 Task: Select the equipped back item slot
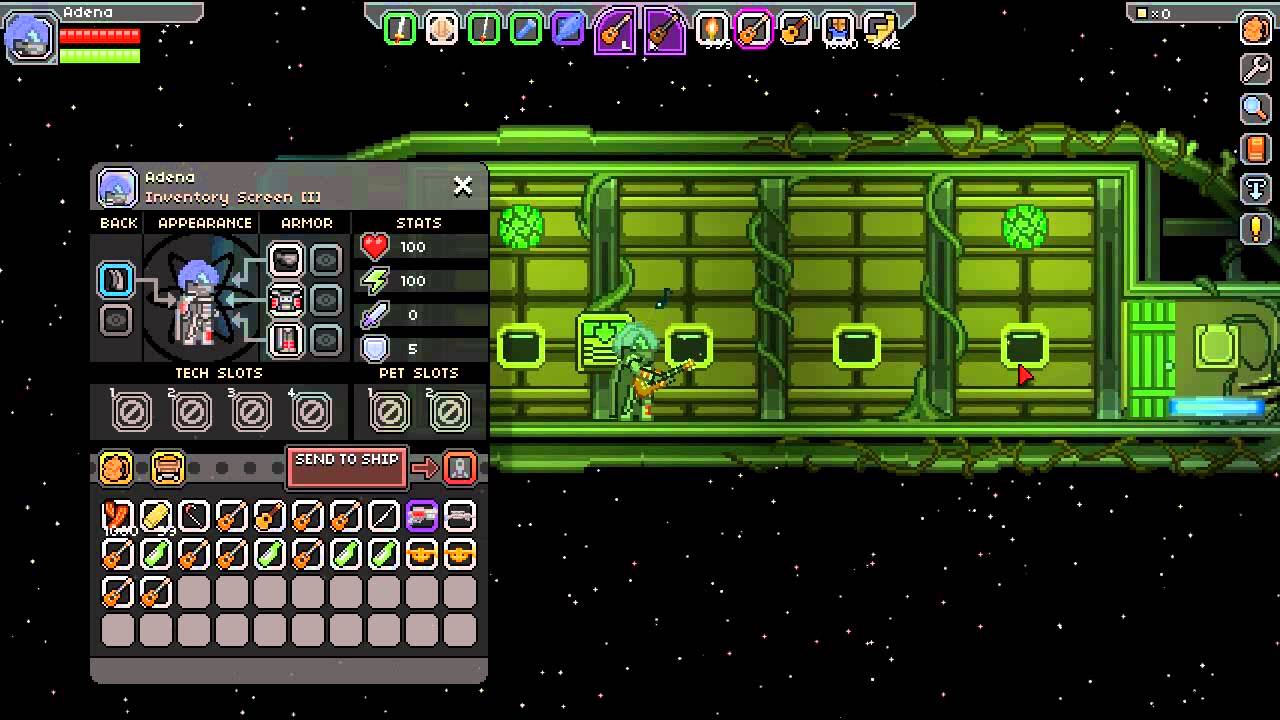pos(116,280)
